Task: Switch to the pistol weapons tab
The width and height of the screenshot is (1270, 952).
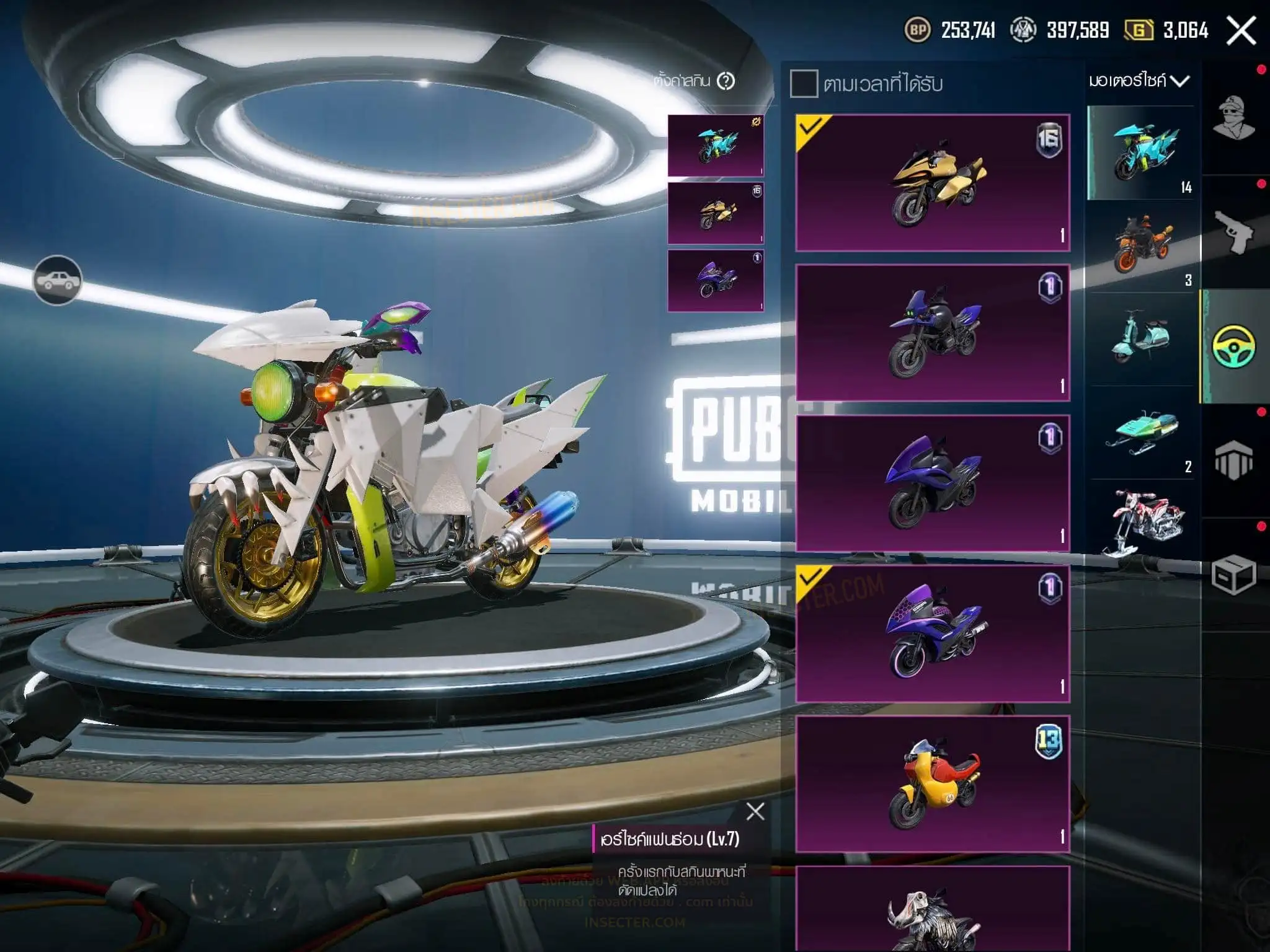Action: click(x=1233, y=232)
